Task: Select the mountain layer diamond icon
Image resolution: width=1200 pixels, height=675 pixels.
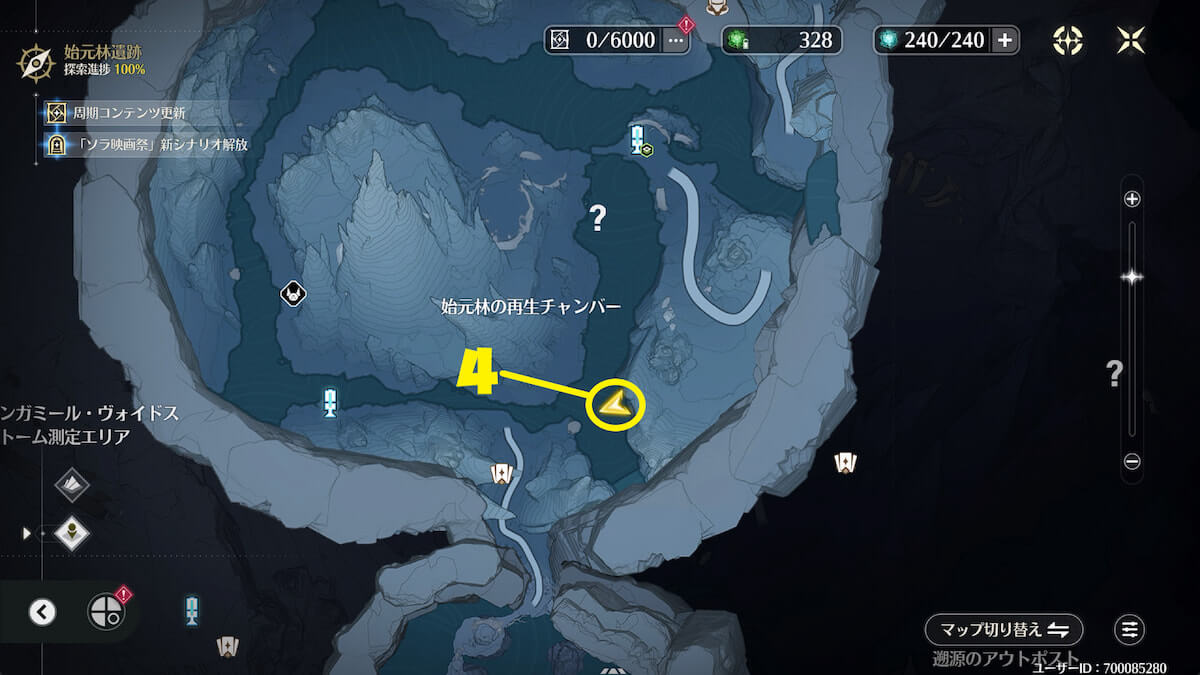Action: click(72, 485)
